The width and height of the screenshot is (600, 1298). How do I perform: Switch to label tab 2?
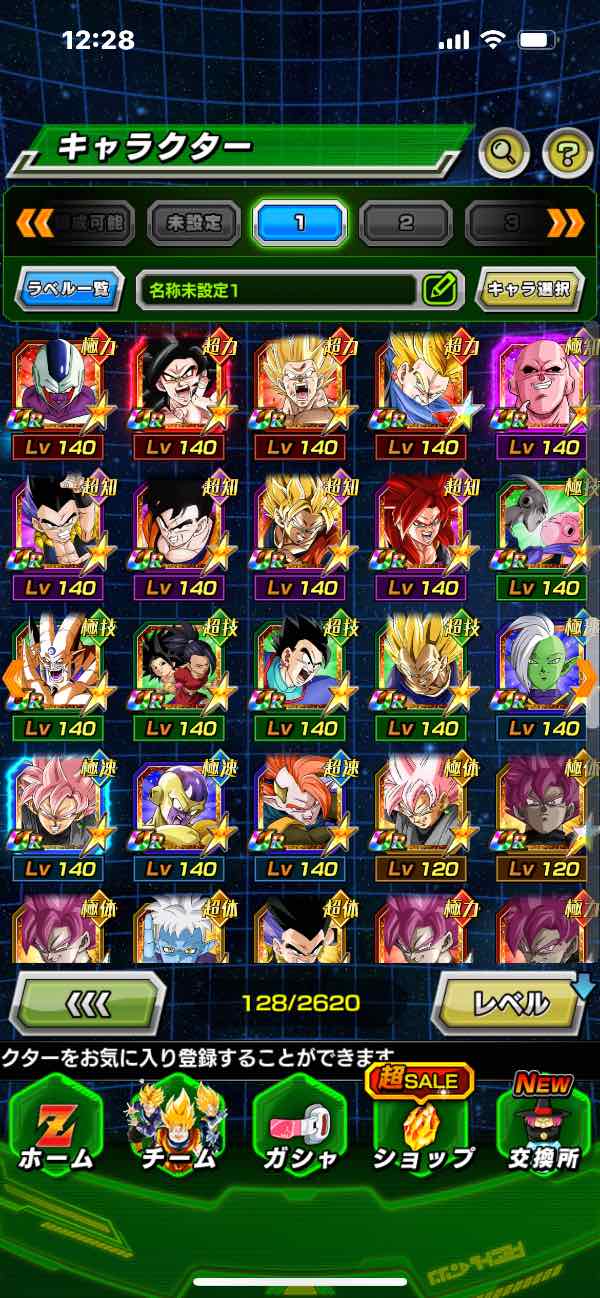pos(406,222)
